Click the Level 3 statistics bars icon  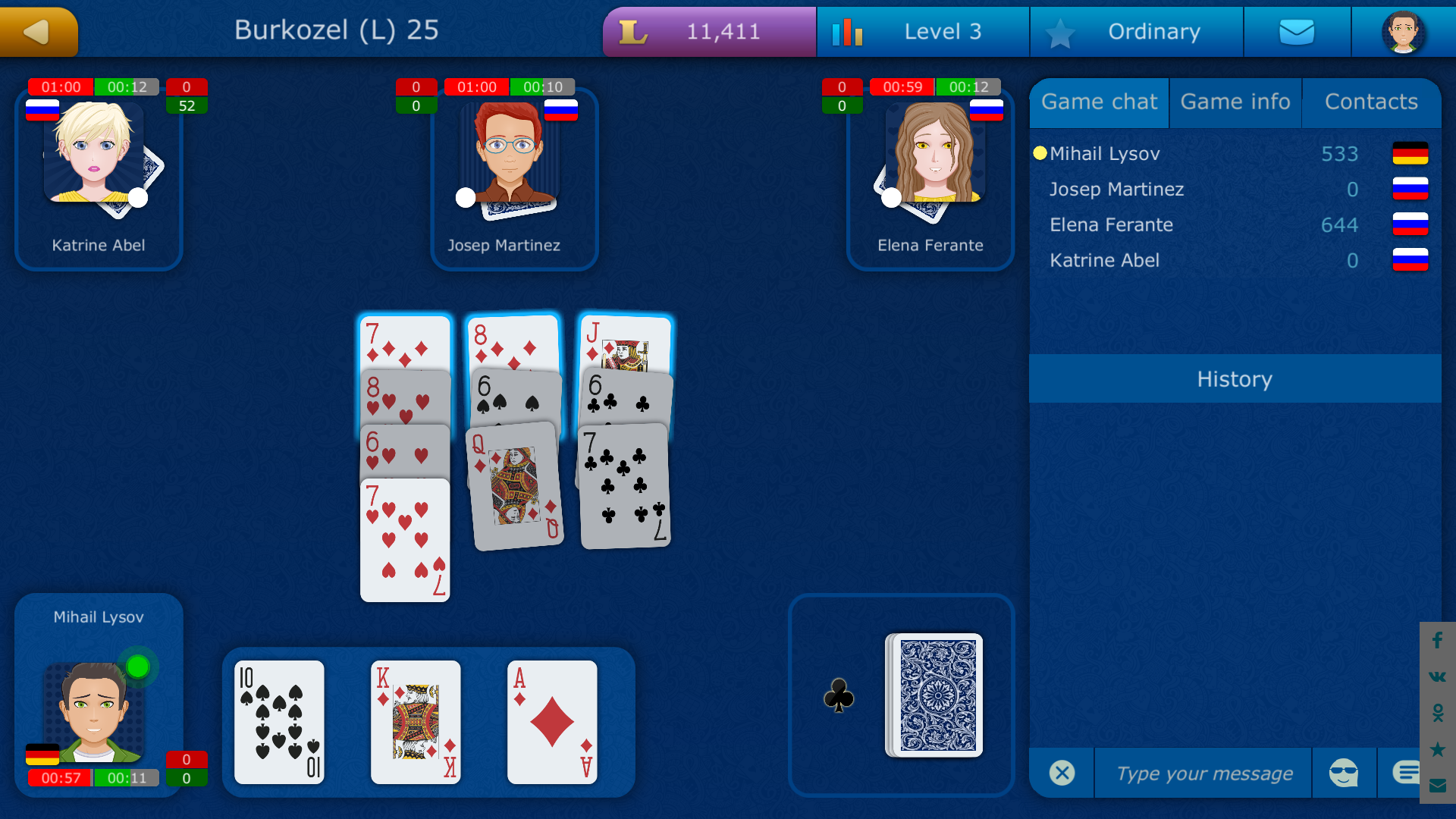[849, 32]
